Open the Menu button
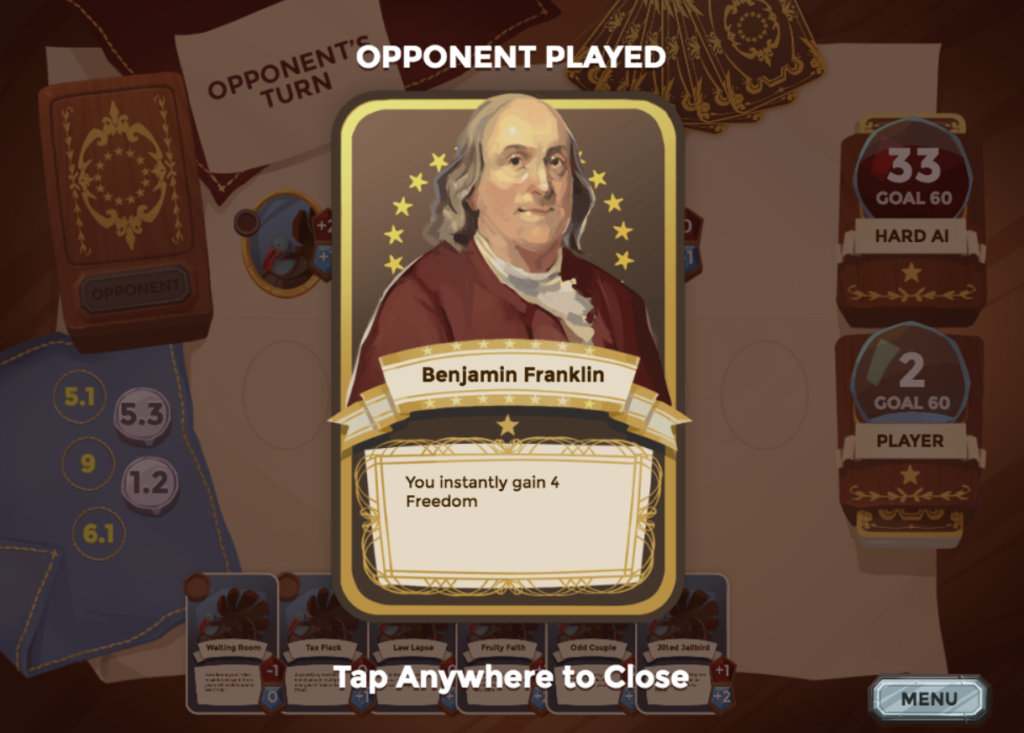Screen dimensions: 1024x733 click(x=928, y=698)
